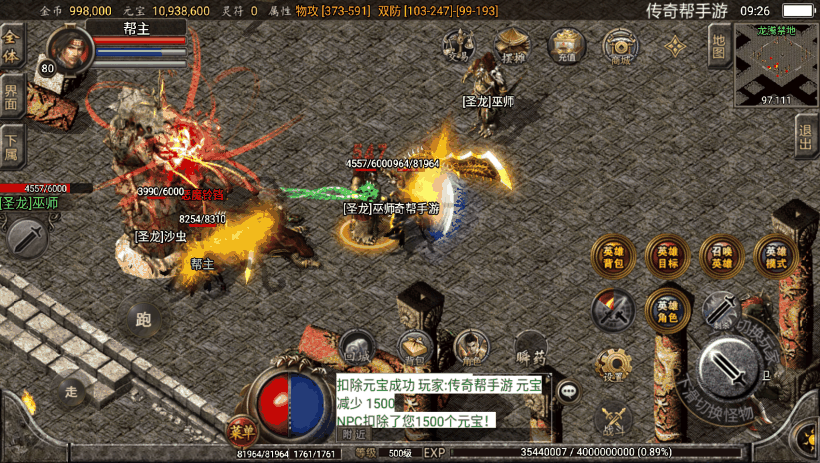
Task: Select the 界面 tab on the left
Action: coord(12,98)
